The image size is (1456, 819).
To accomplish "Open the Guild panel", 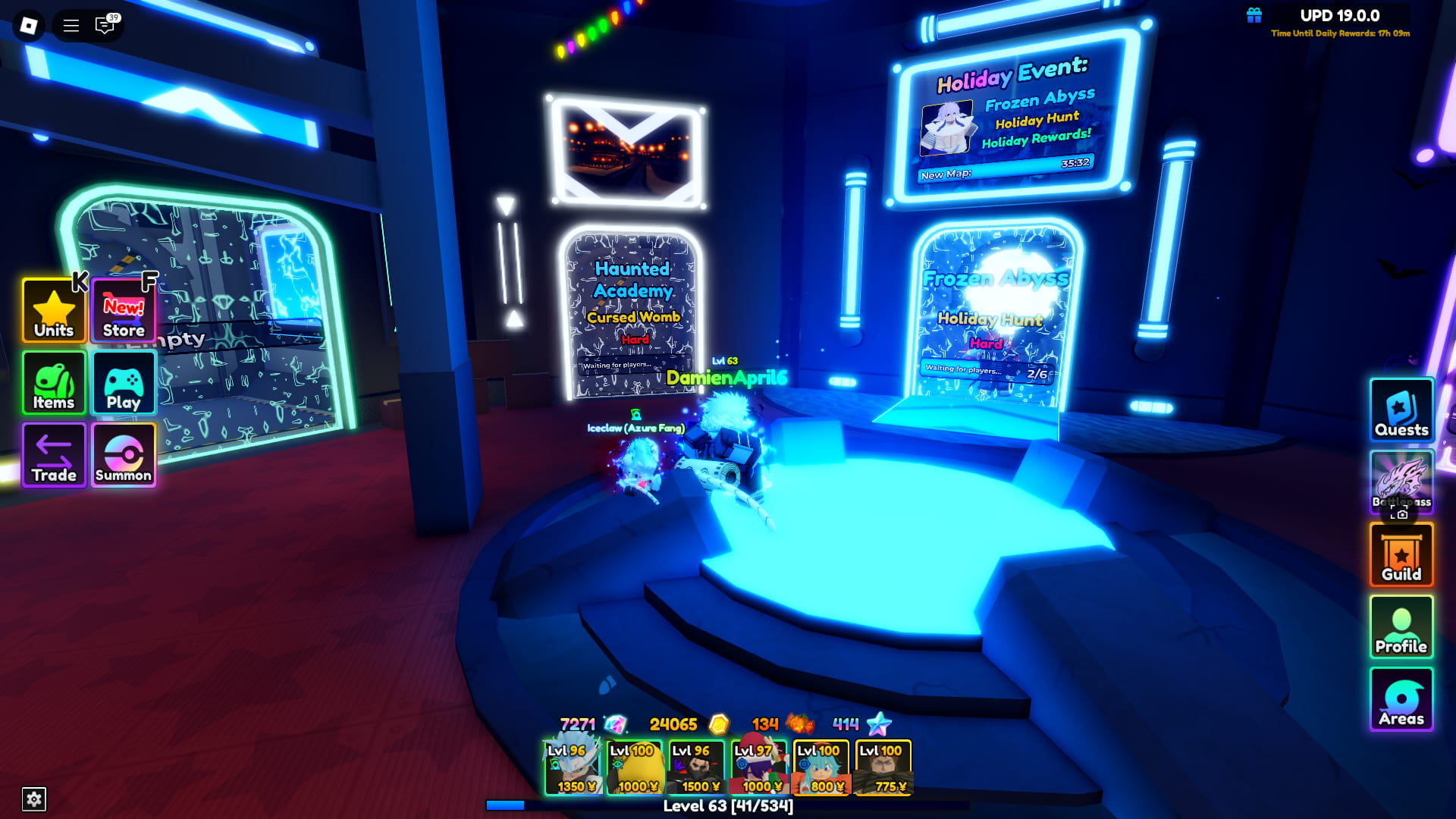I will (x=1401, y=554).
